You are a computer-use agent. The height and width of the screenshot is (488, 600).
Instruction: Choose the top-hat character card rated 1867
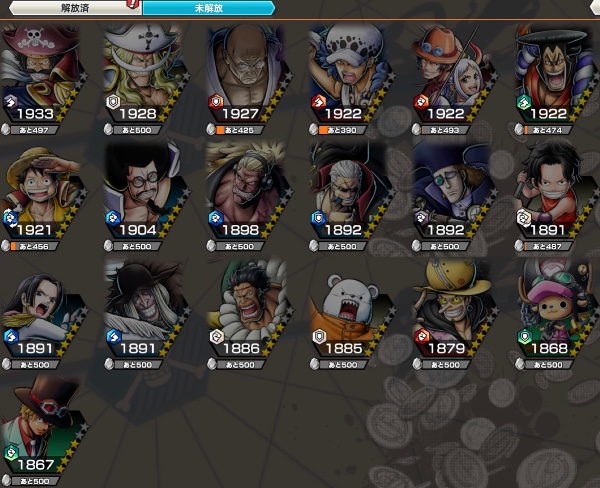click(42, 428)
